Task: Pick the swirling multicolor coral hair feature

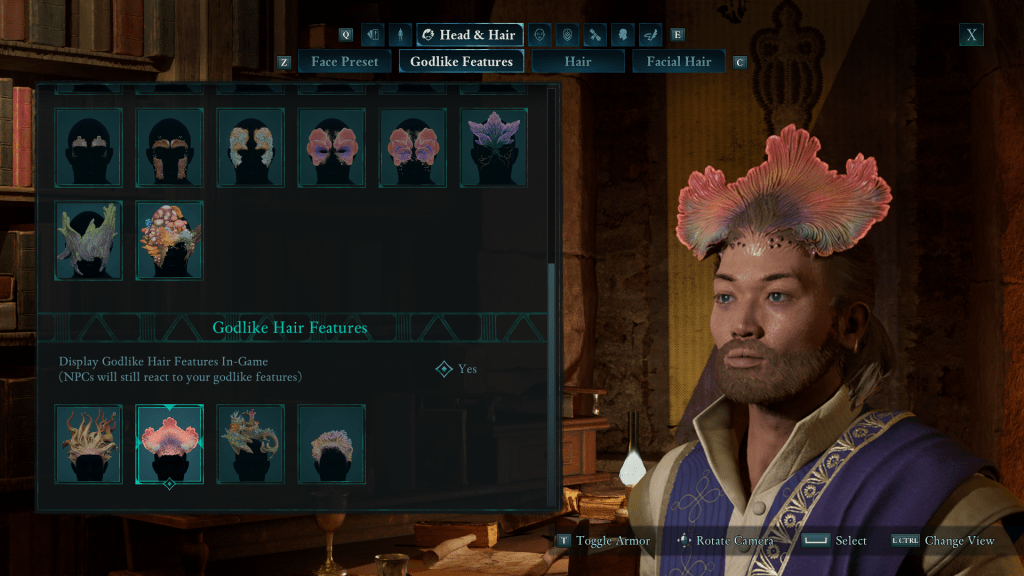Action: 251,444
